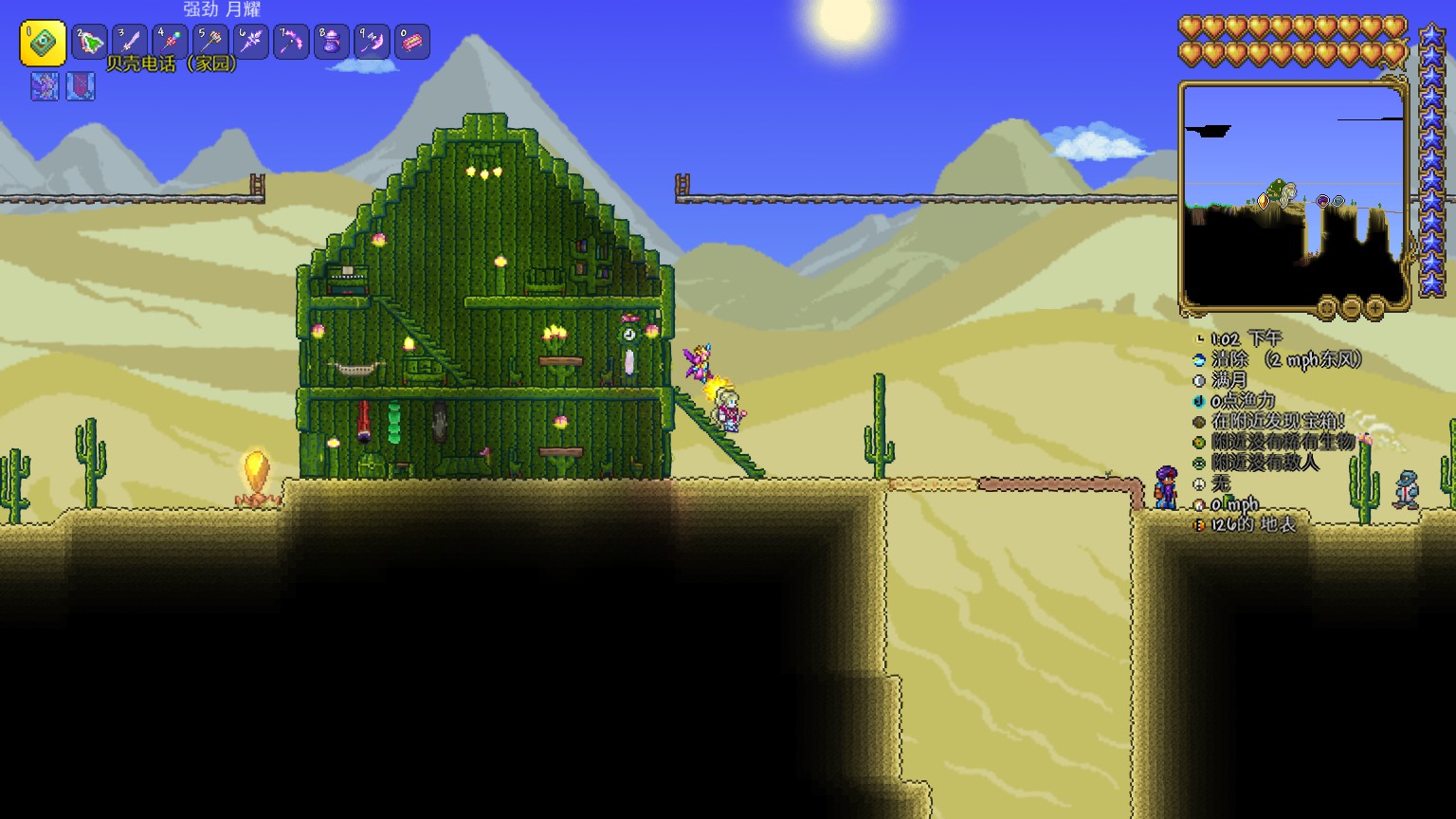Click the purple-haired NPC head on minimap
This screenshot has width=1456, height=819.
coord(1323,201)
